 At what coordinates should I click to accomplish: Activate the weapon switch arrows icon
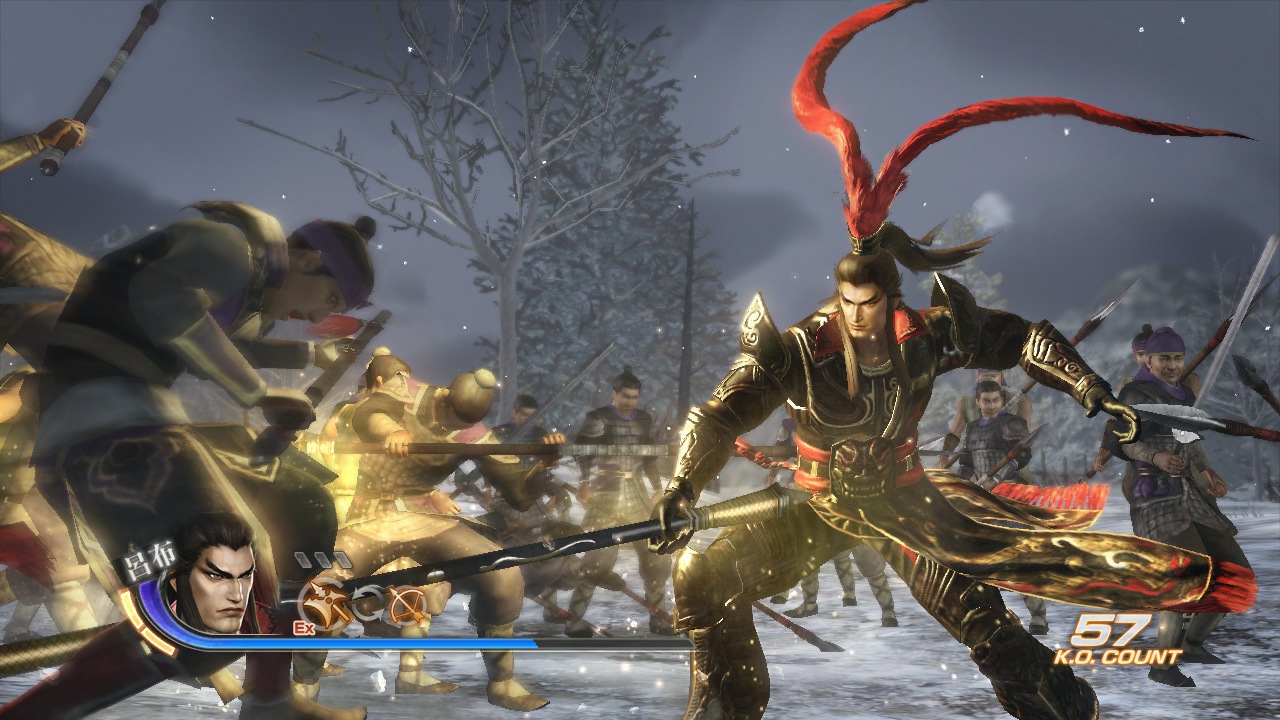coord(367,601)
